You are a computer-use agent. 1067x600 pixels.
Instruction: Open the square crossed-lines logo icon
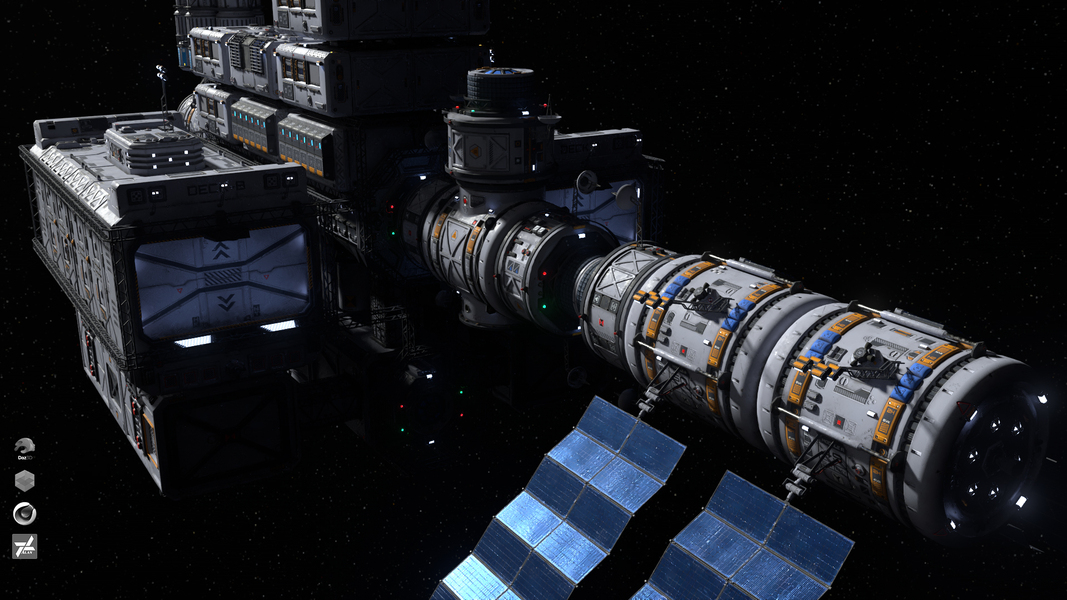[25, 546]
